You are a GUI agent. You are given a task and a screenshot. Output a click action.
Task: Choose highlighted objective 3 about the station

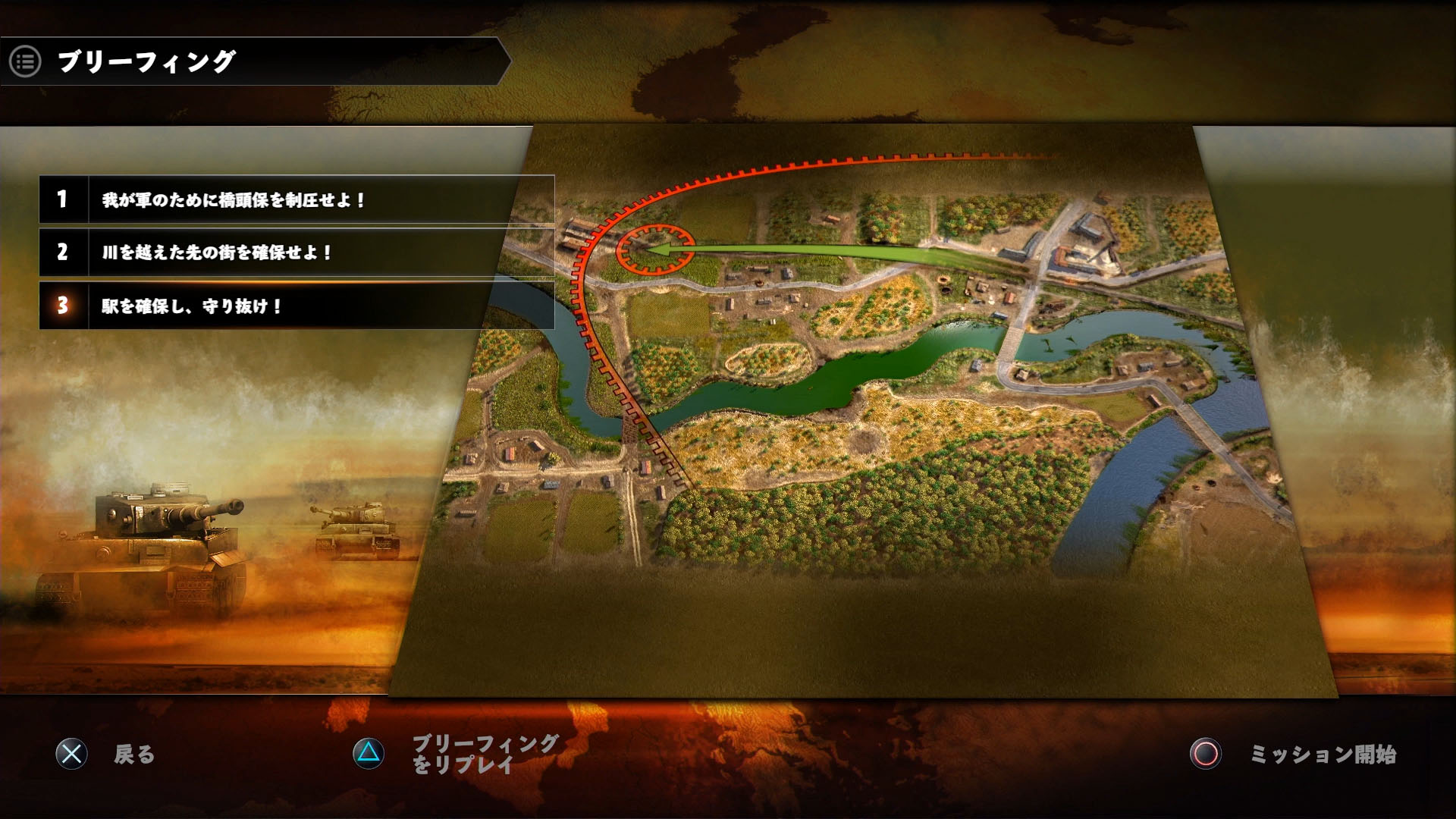coord(296,306)
